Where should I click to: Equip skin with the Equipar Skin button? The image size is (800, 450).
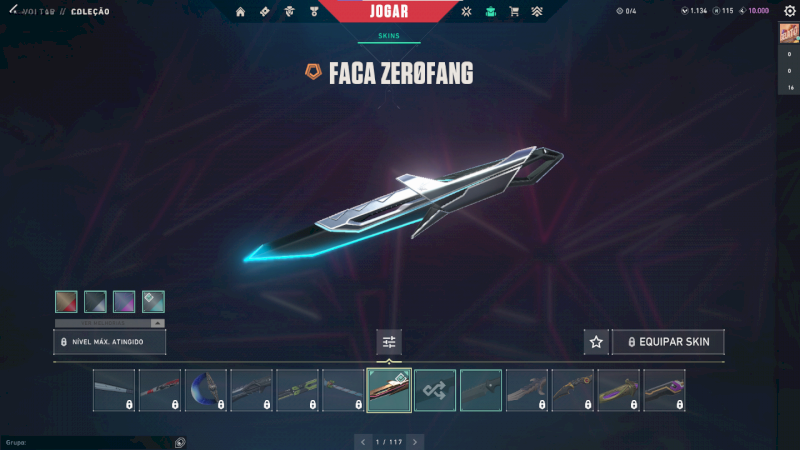(x=668, y=342)
